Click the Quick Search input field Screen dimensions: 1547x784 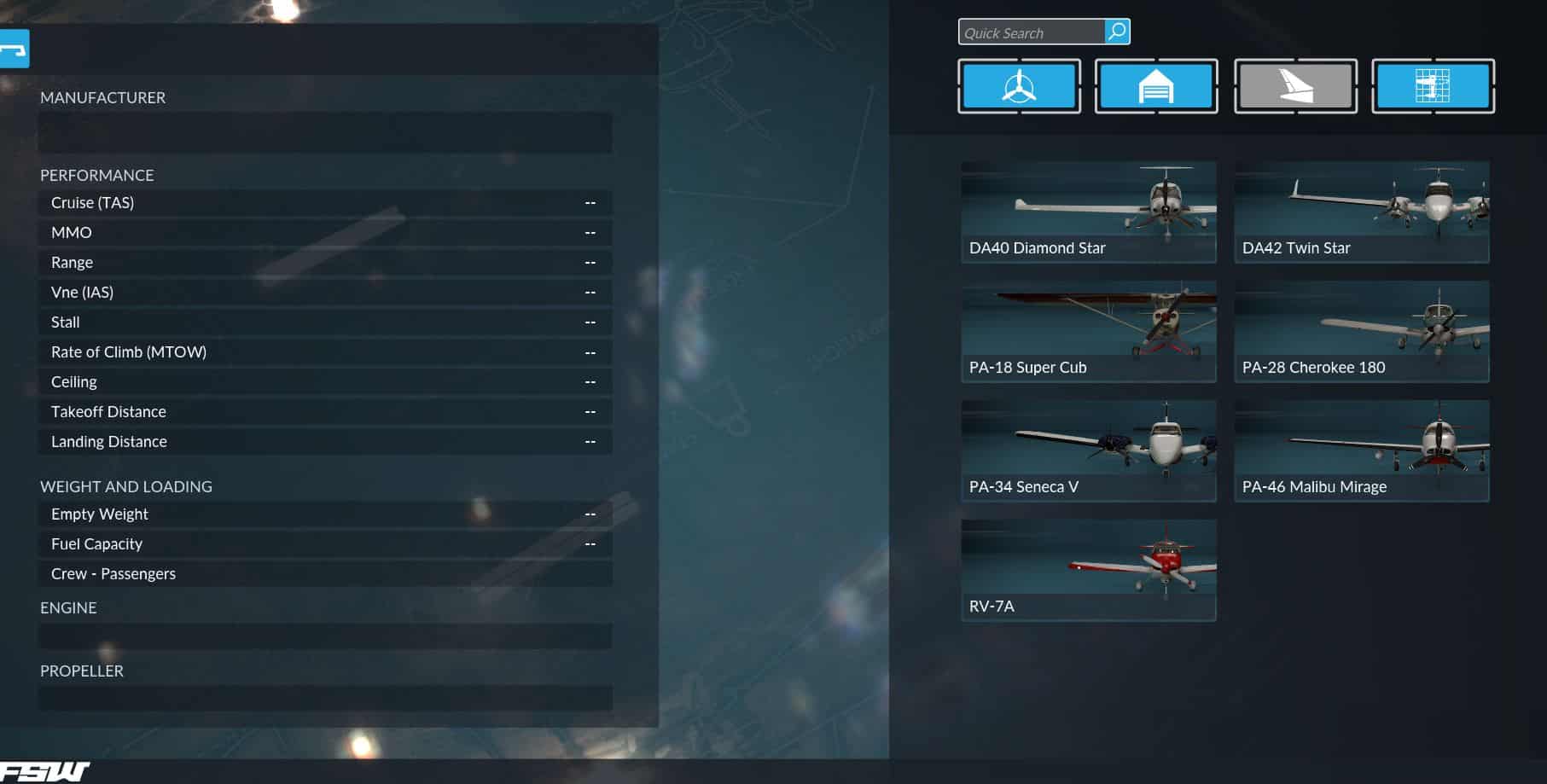pyautogui.click(x=1031, y=32)
